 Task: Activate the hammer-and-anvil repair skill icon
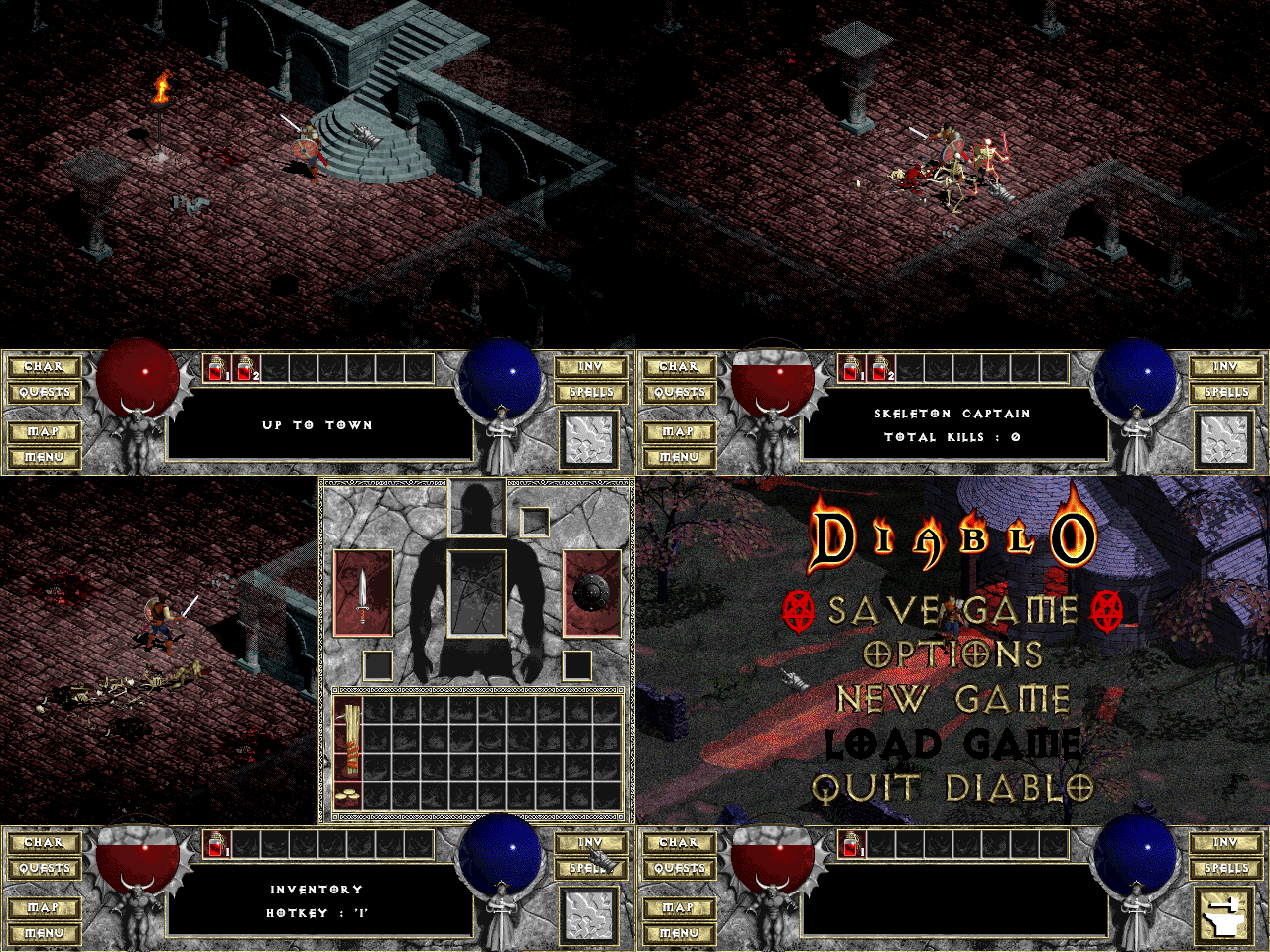click(x=1225, y=913)
